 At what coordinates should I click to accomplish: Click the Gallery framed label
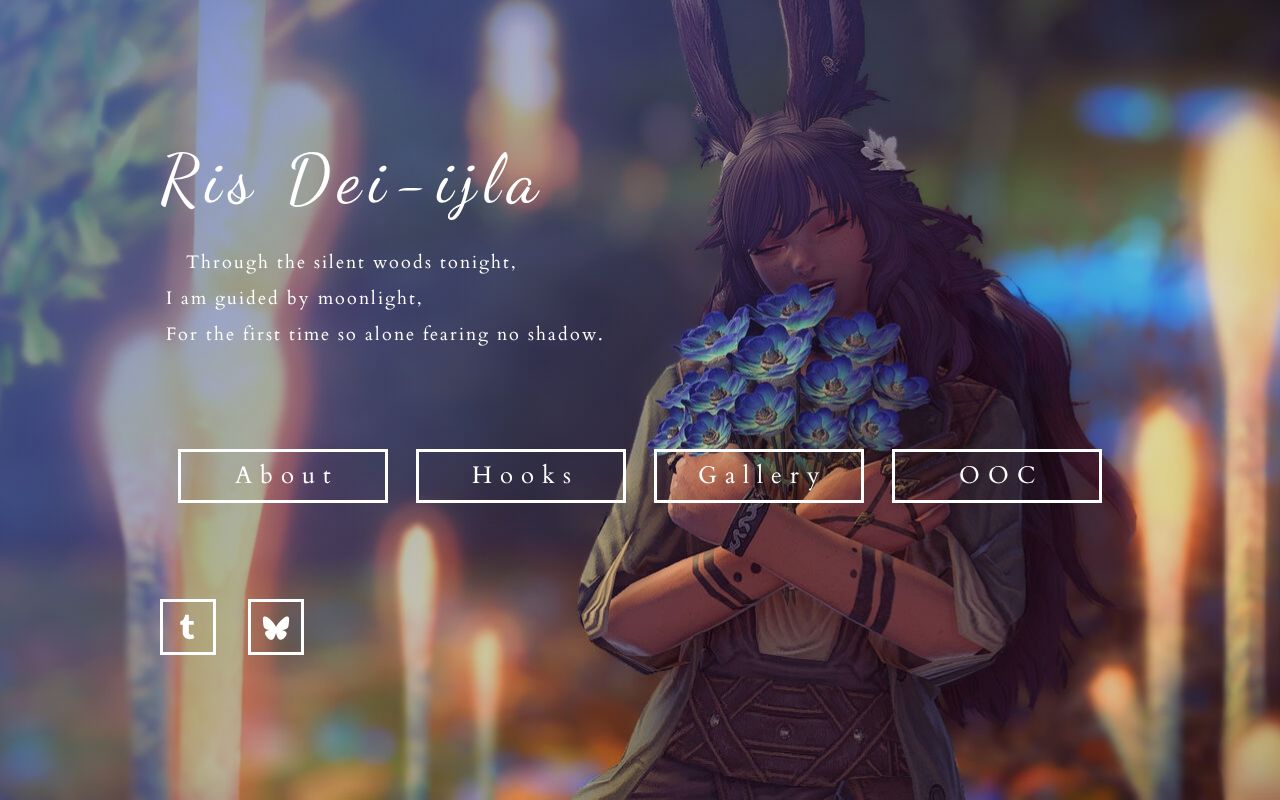tap(758, 476)
